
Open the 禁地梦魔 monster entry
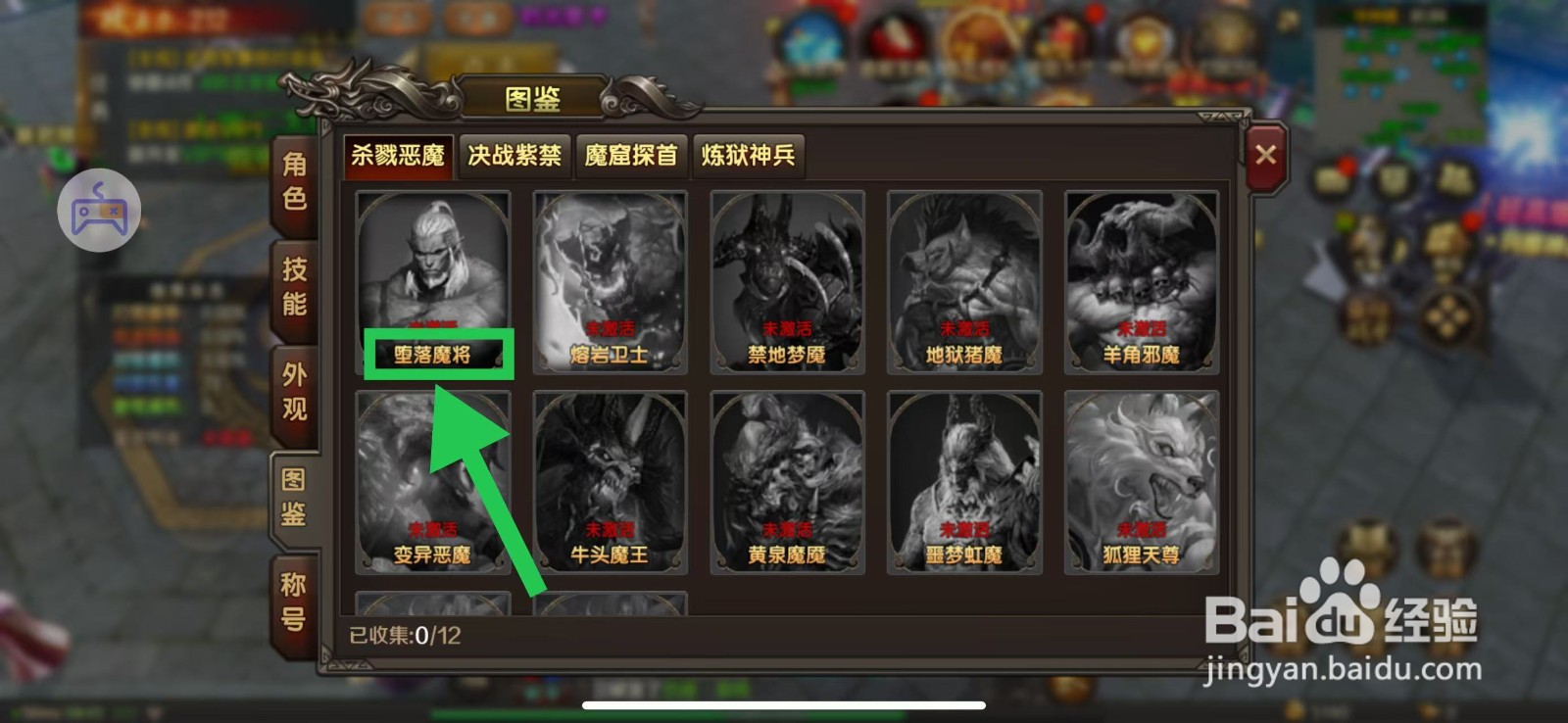click(x=787, y=279)
